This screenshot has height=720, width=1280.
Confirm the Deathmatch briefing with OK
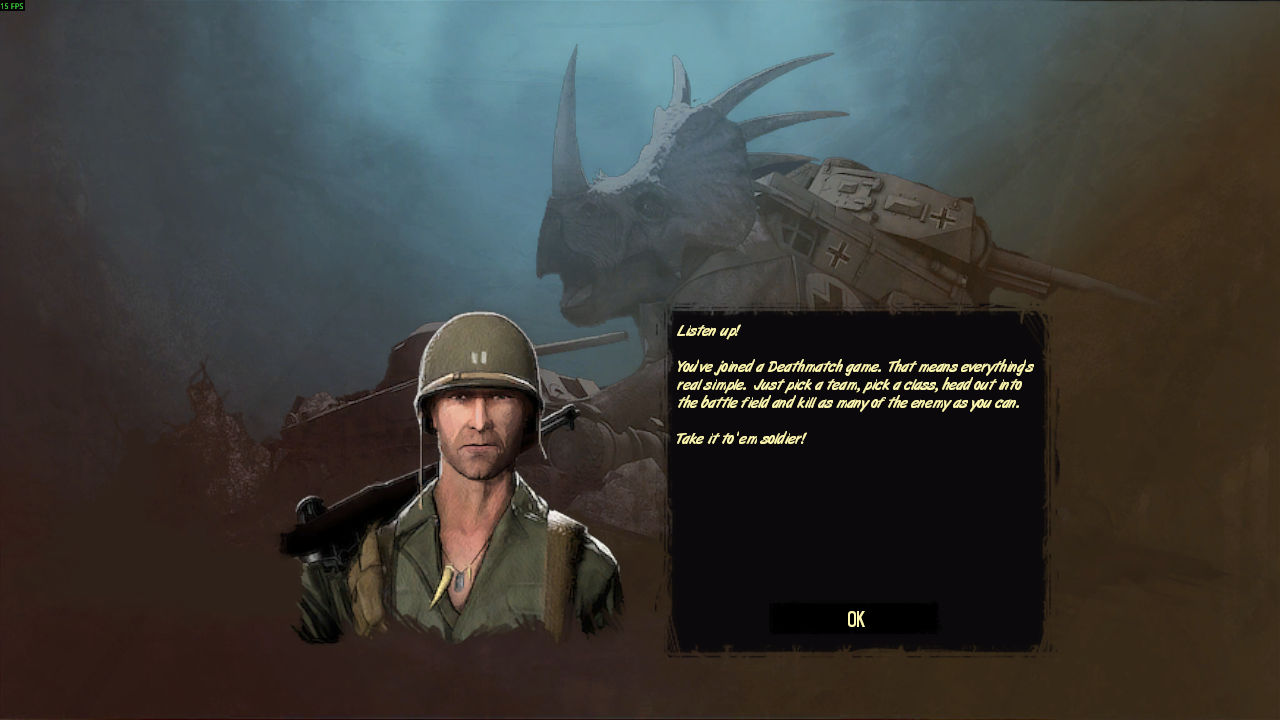pos(854,619)
